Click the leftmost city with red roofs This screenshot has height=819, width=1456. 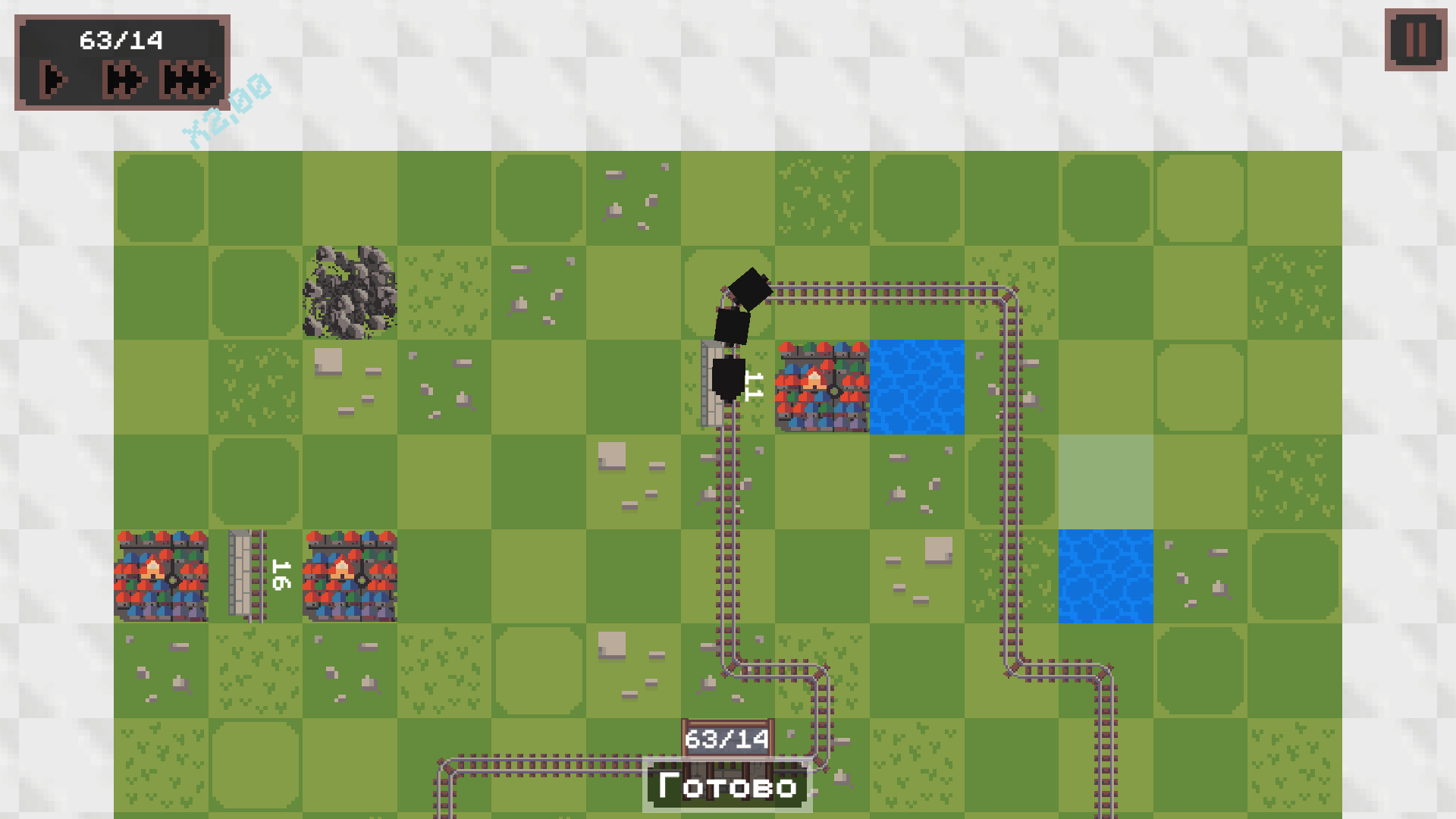tap(161, 575)
